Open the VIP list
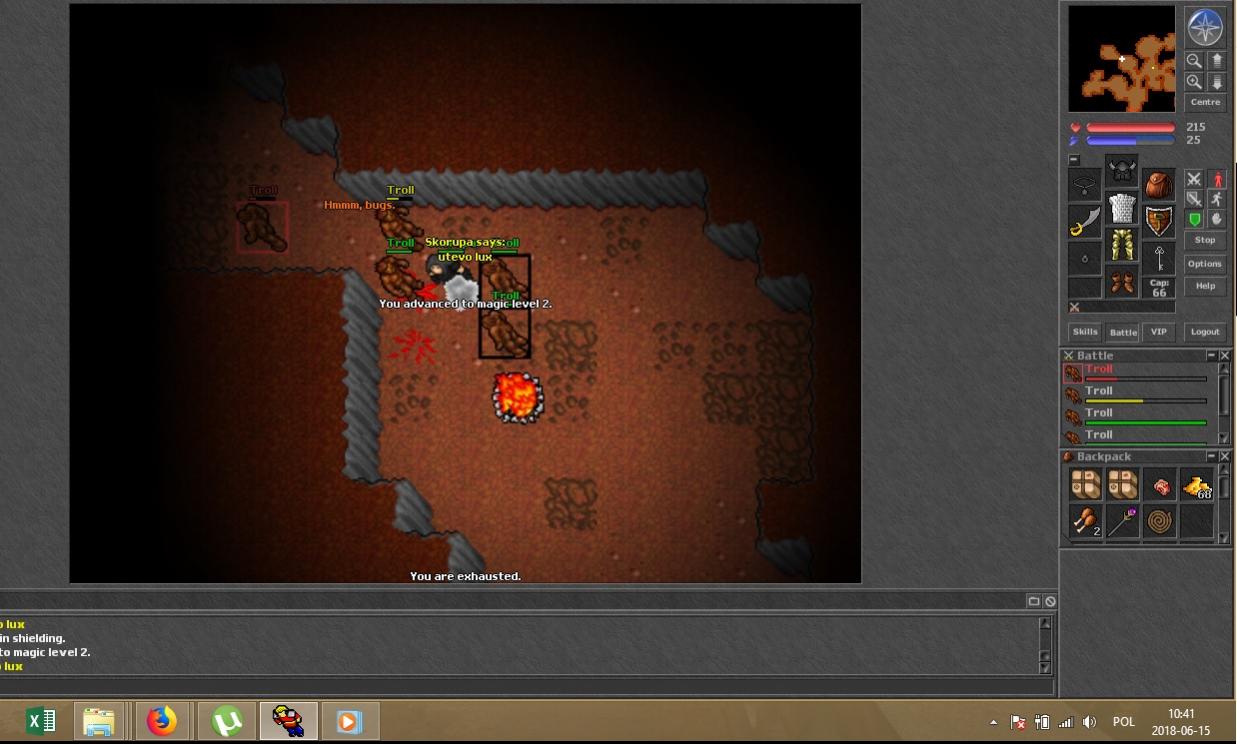This screenshot has height=744, width=1237. pyautogui.click(x=1158, y=332)
